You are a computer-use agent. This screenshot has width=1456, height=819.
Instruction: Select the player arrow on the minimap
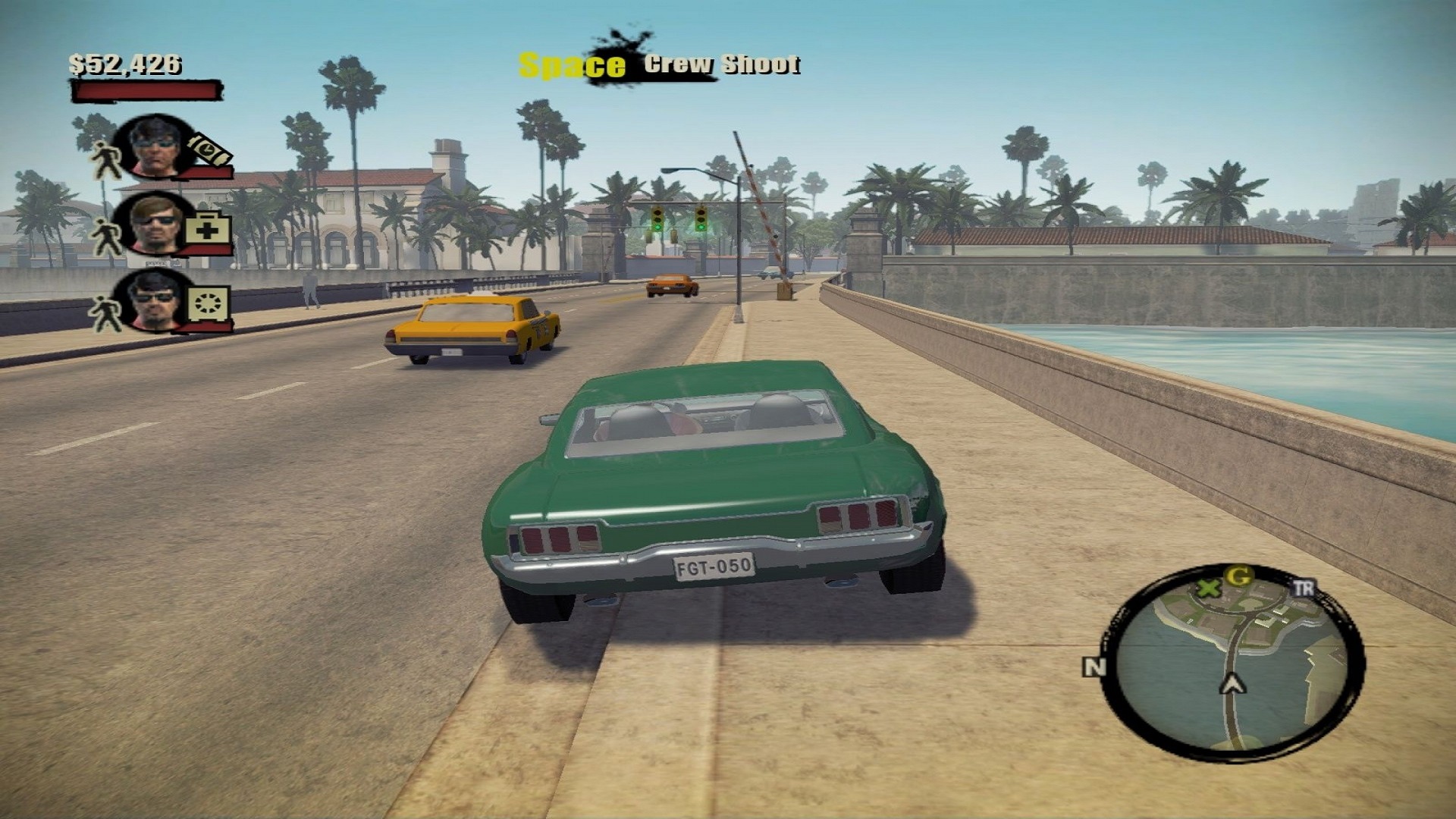click(x=1232, y=684)
